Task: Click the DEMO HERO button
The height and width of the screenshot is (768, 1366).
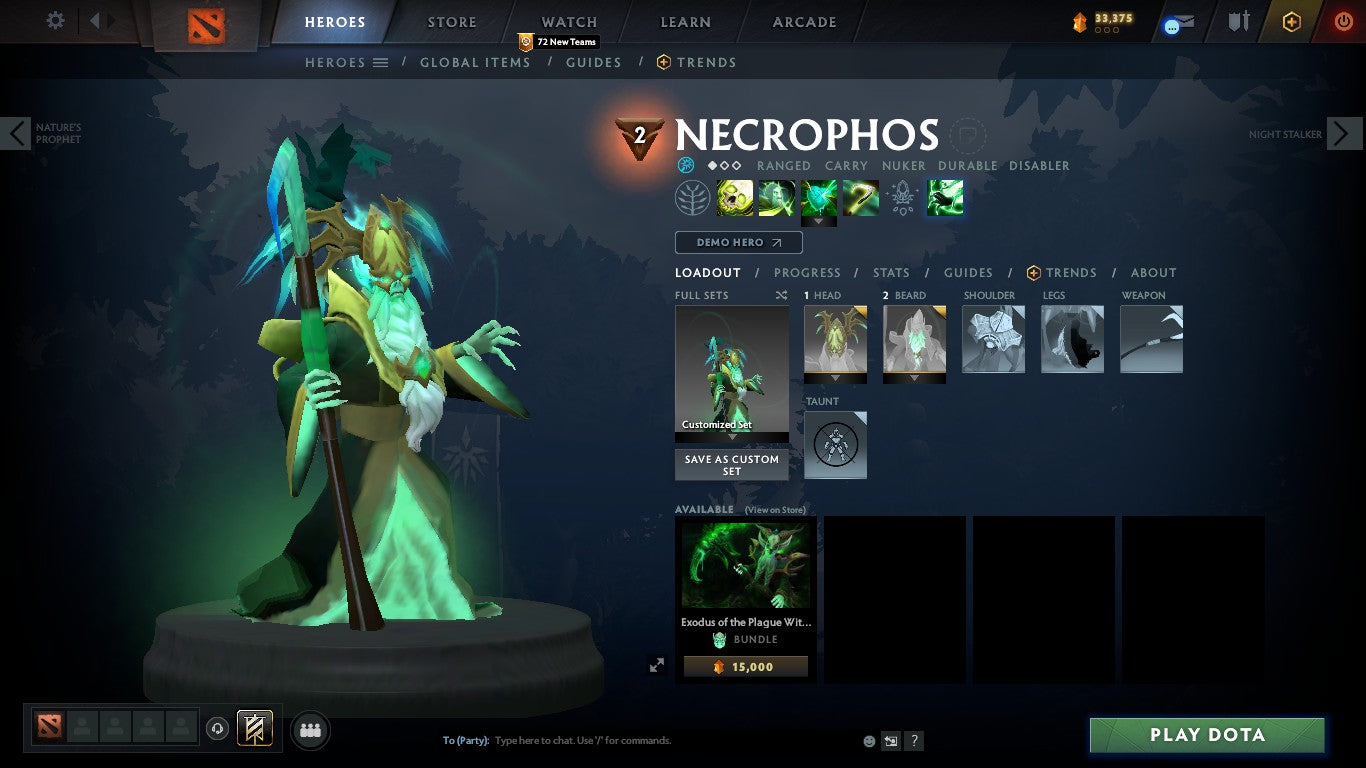Action: pyautogui.click(x=738, y=242)
